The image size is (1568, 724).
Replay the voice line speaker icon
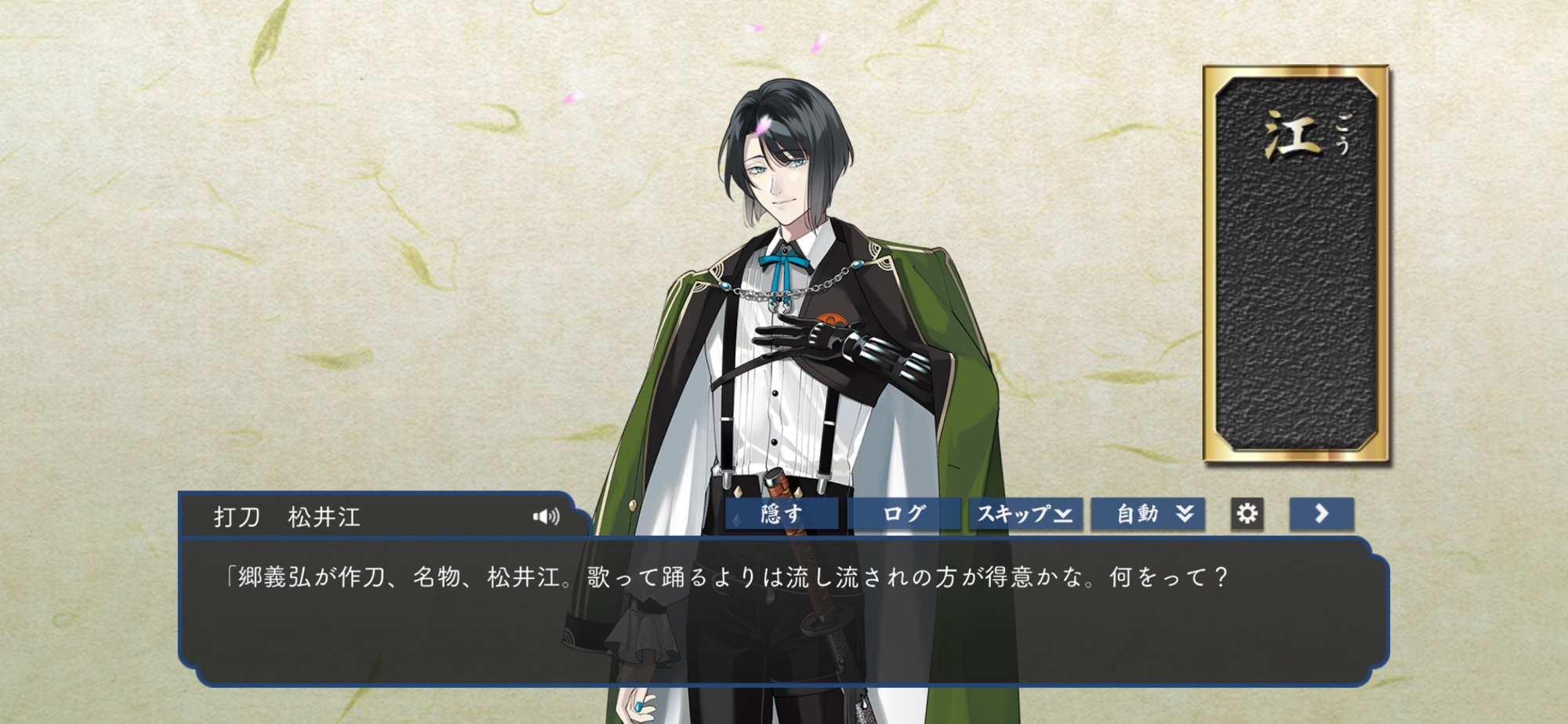click(546, 516)
